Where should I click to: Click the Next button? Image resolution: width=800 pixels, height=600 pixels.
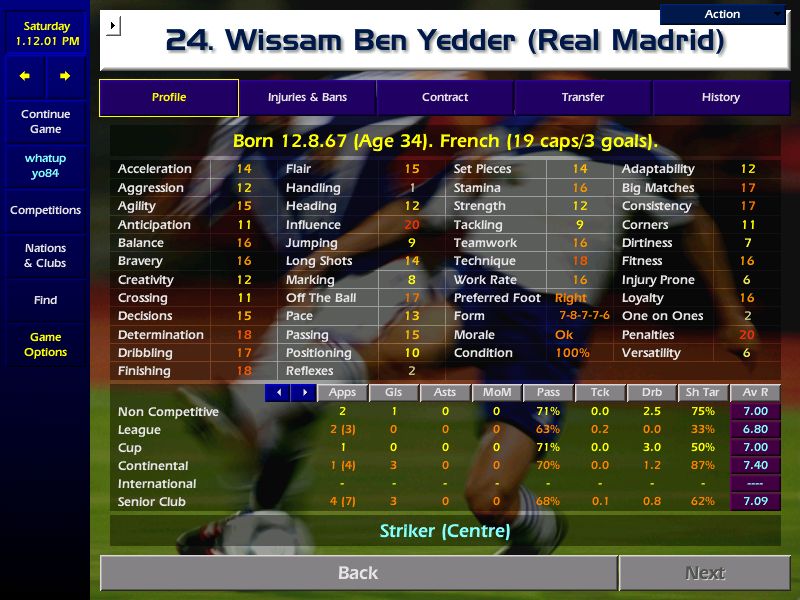point(704,573)
